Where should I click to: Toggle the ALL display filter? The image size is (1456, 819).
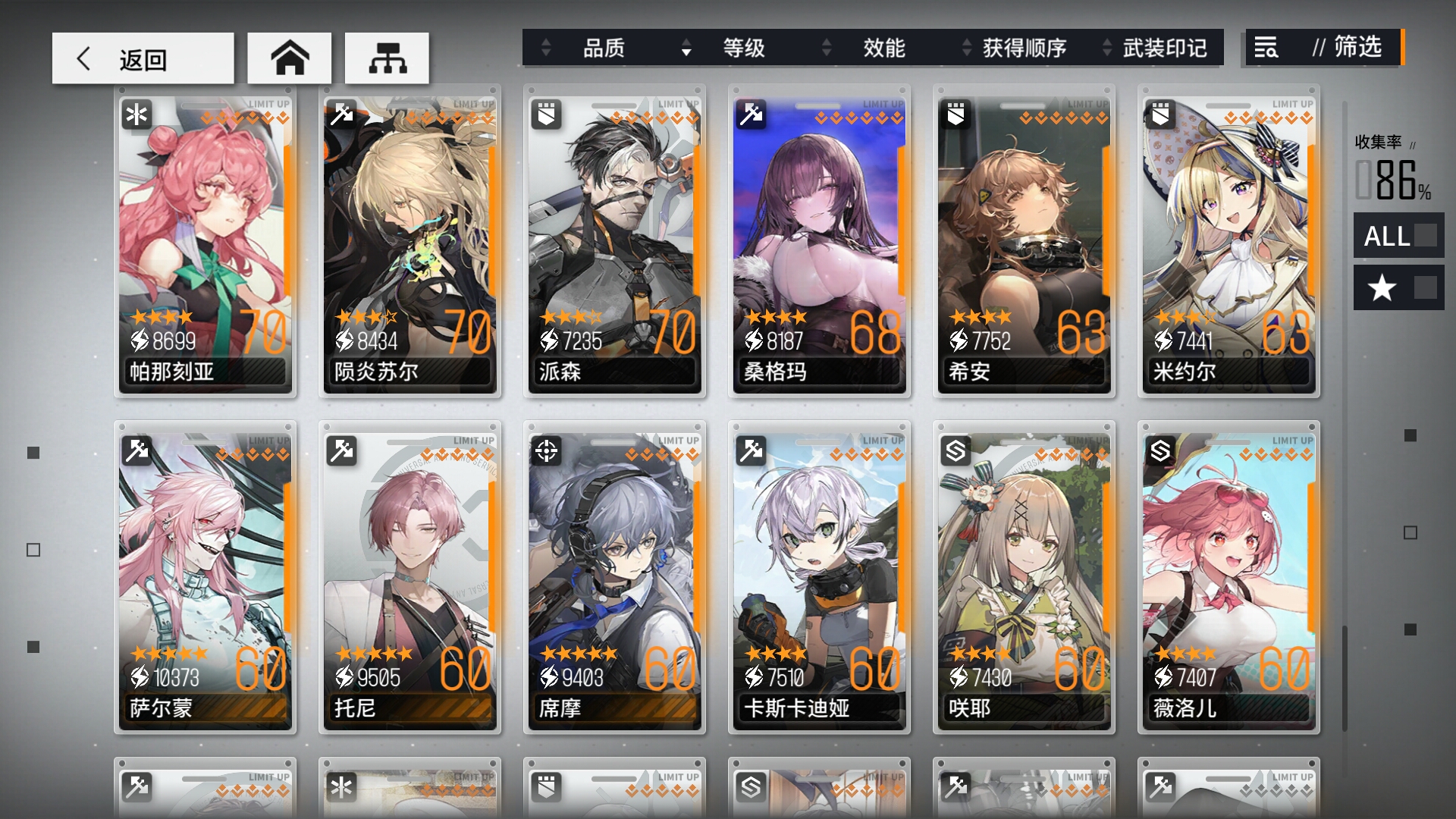(1398, 236)
